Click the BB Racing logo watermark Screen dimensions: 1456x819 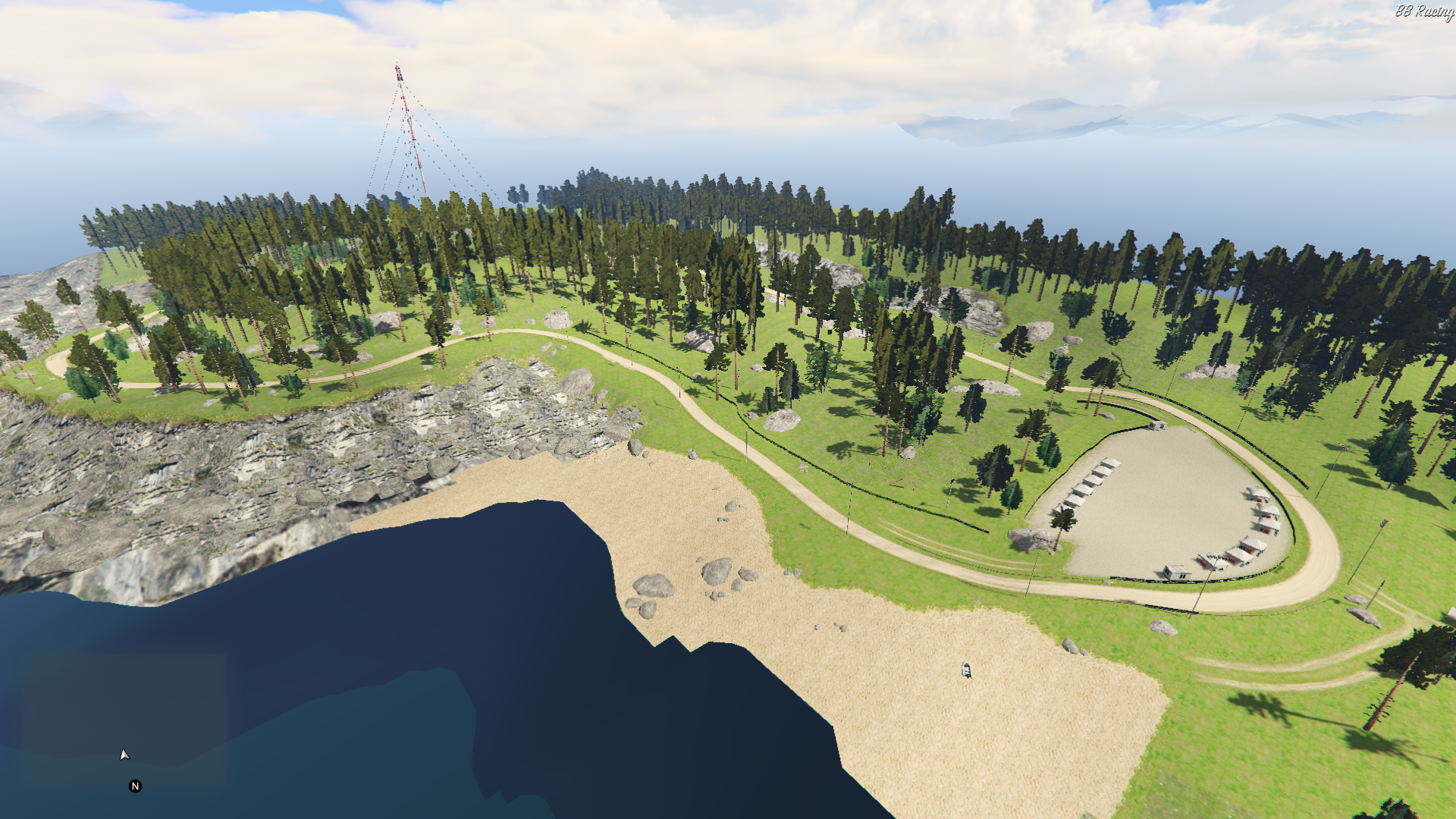pyautogui.click(x=1423, y=11)
